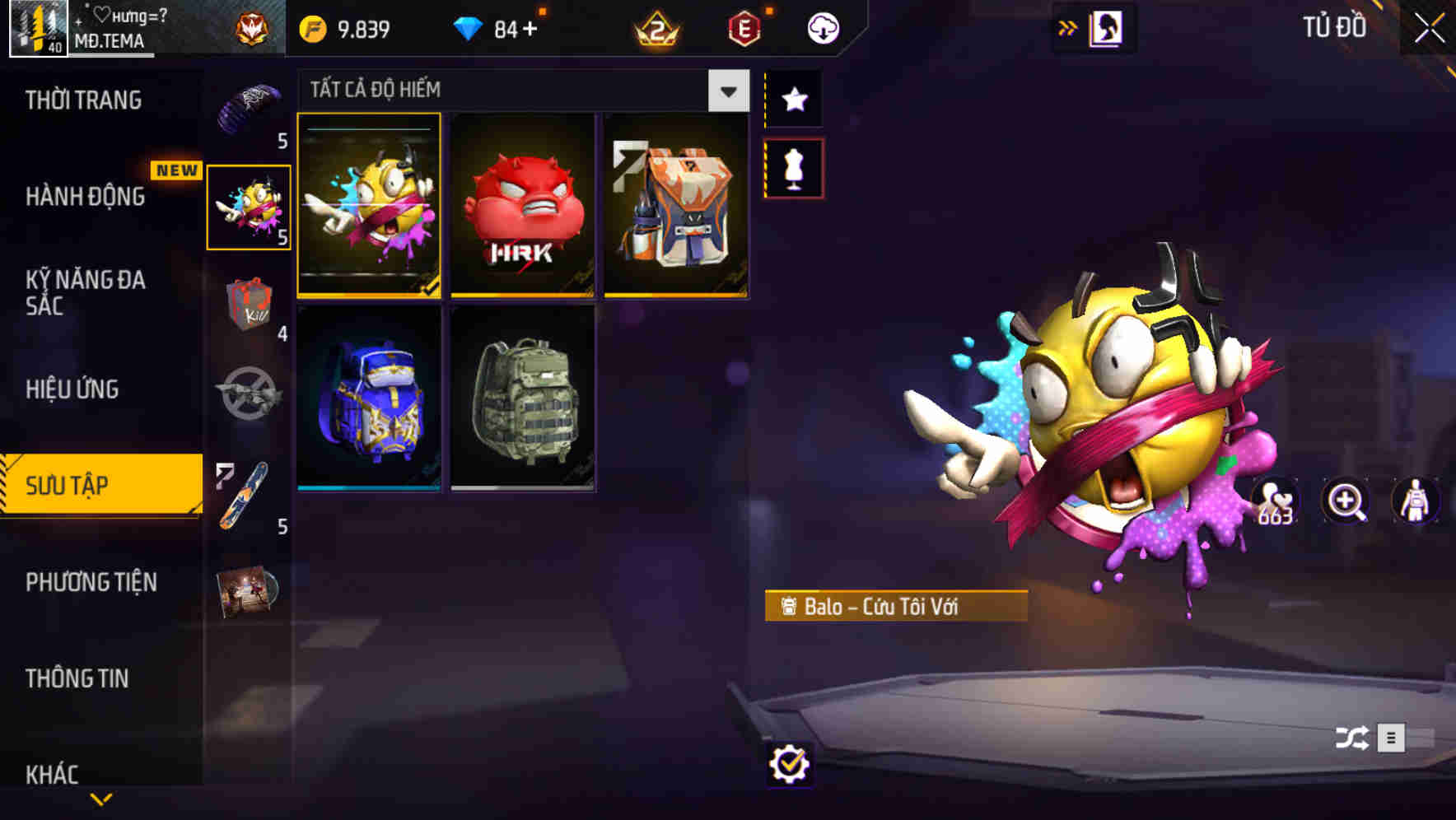The width and height of the screenshot is (1456, 820).
Task: Click the Balo – Cứu Tôi Với name label
Action: (897, 609)
